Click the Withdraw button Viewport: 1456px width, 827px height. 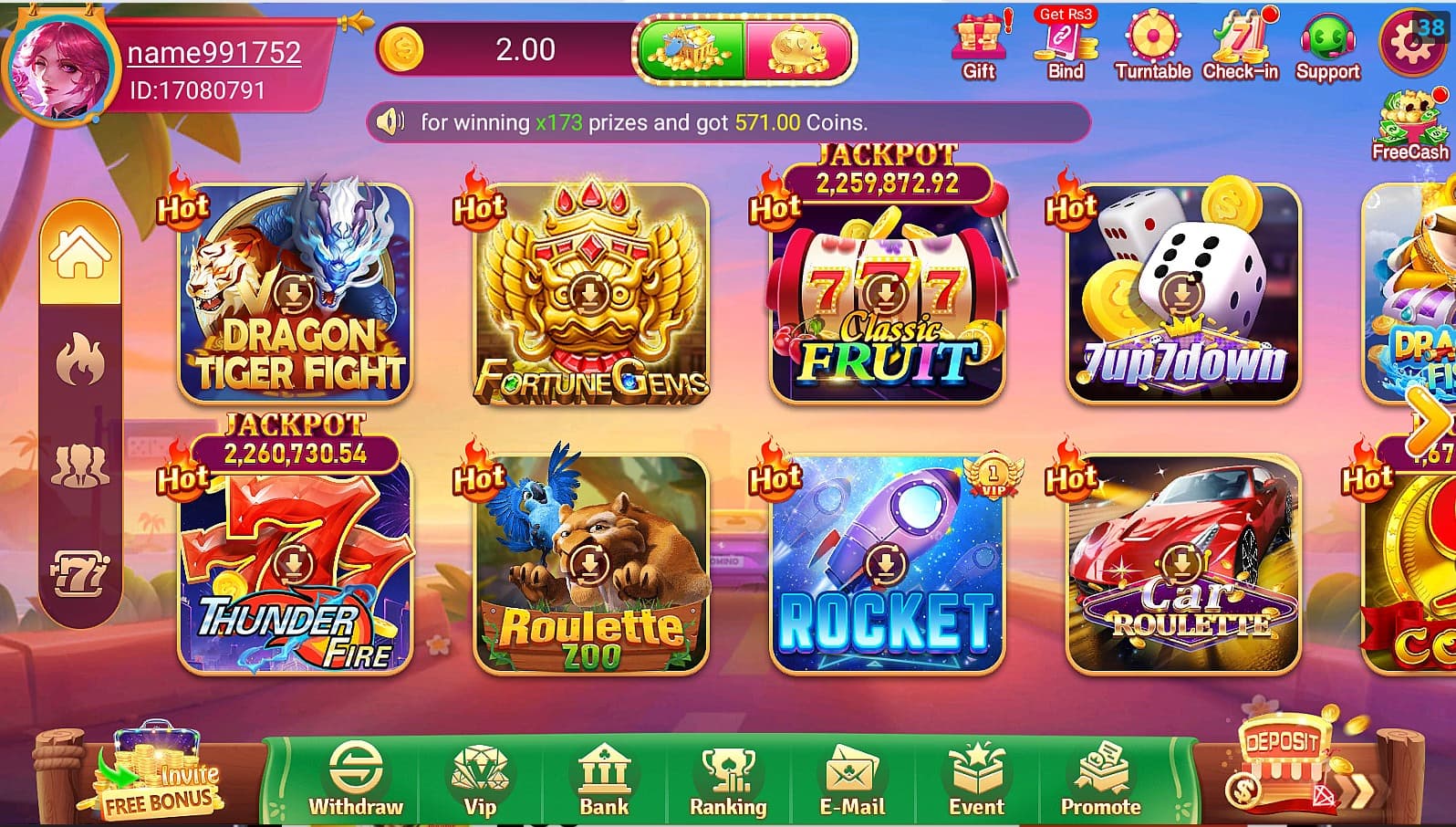tap(356, 780)
